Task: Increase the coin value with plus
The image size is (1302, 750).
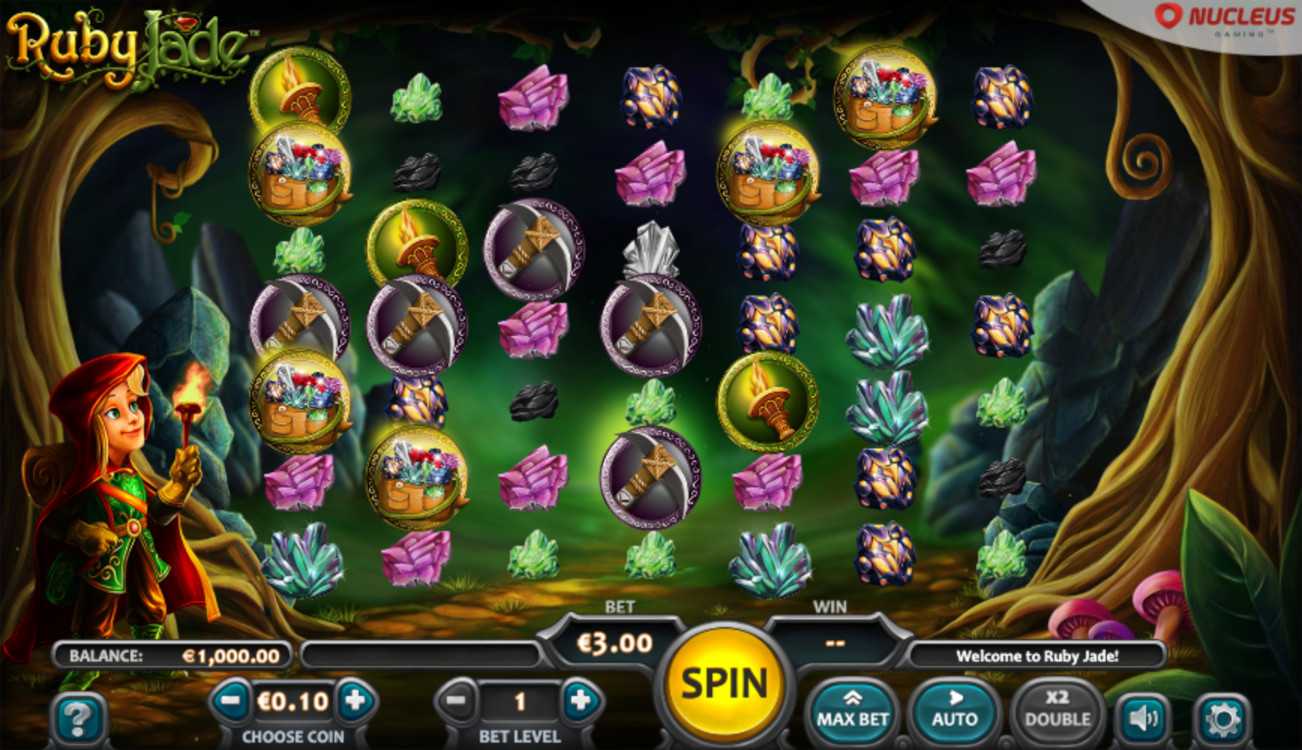Action: coord(353,701)
